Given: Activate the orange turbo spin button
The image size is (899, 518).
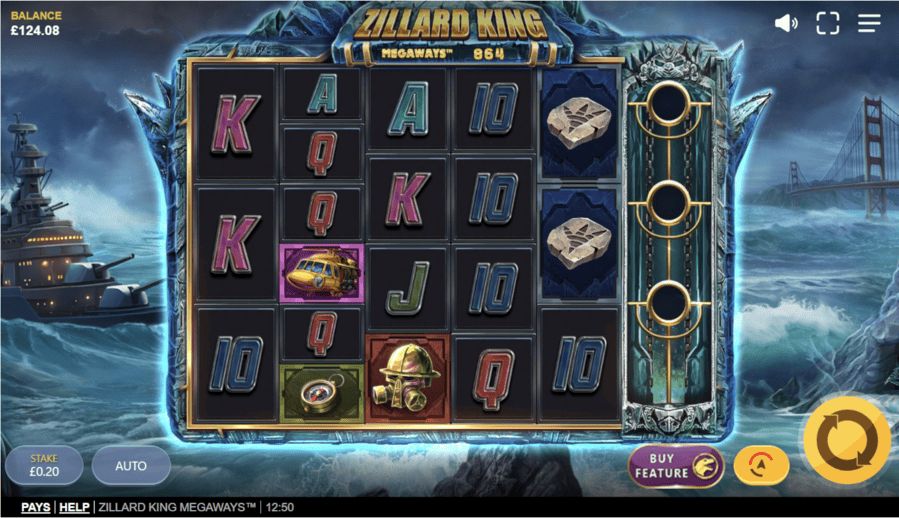Looking at the screenshot, I should [761, 465].
